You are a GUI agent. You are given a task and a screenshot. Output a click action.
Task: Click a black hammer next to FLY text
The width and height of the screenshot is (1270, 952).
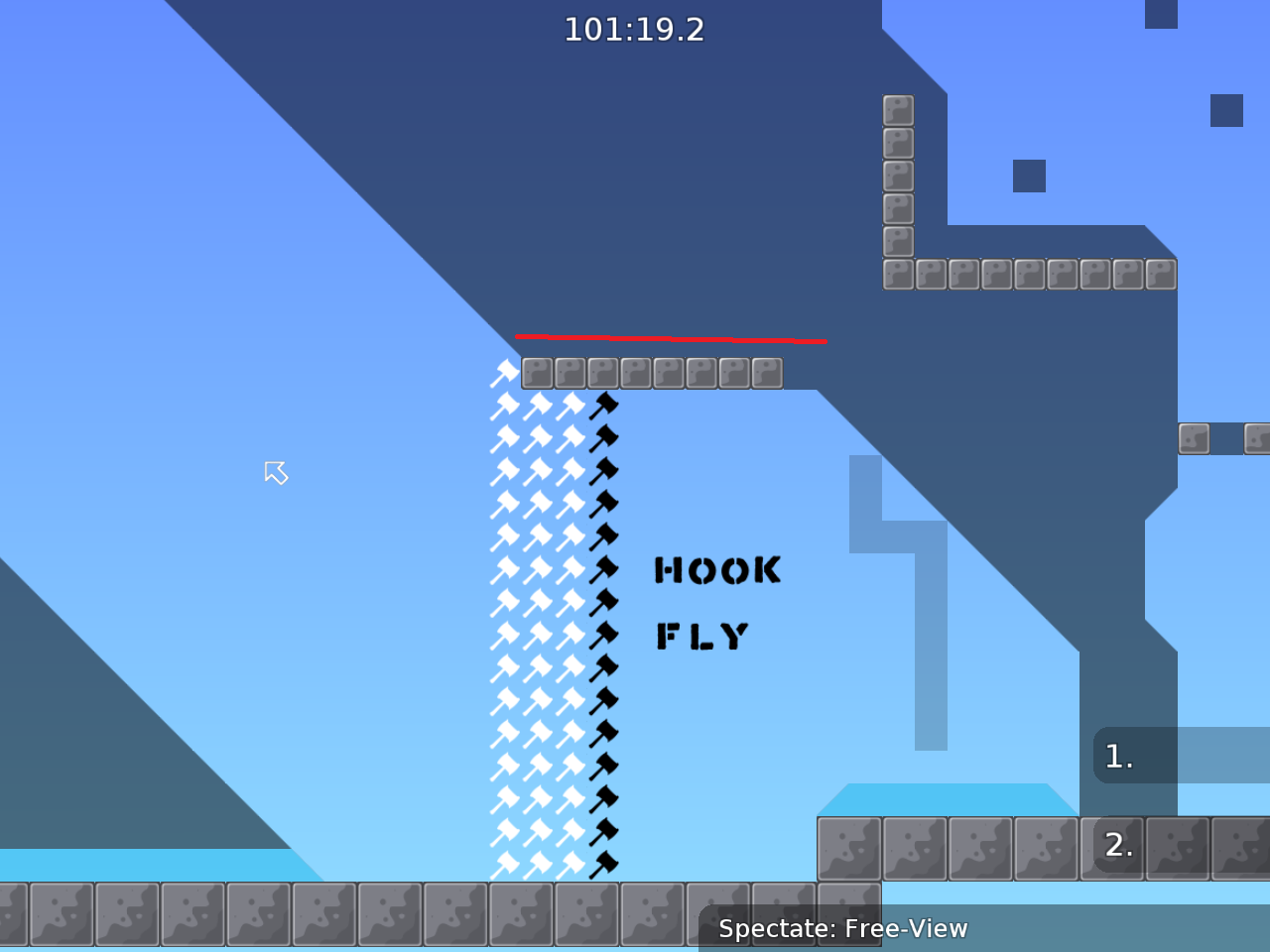(x=604, y=635)
